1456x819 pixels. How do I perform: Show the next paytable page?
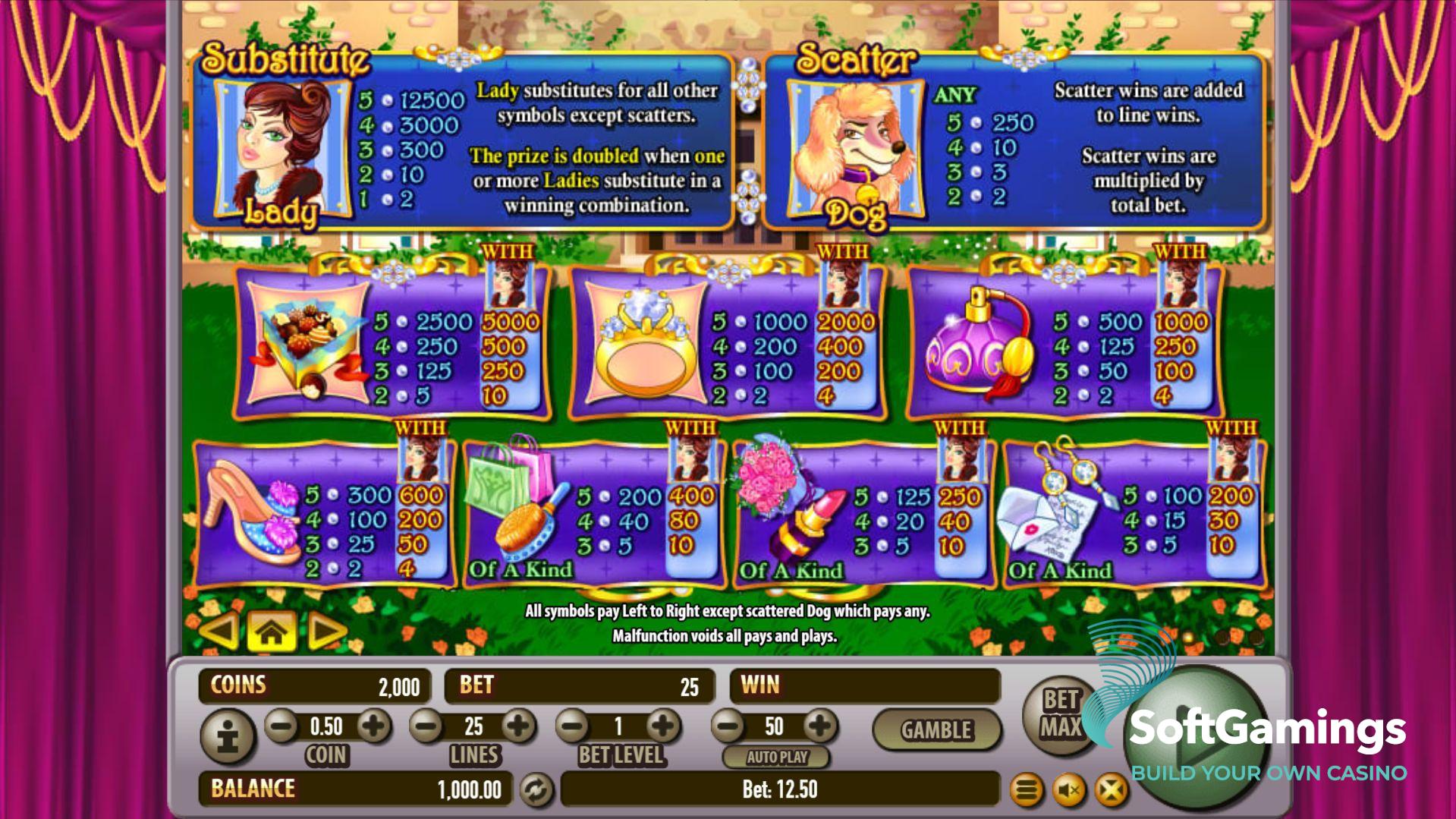[326, 631]
